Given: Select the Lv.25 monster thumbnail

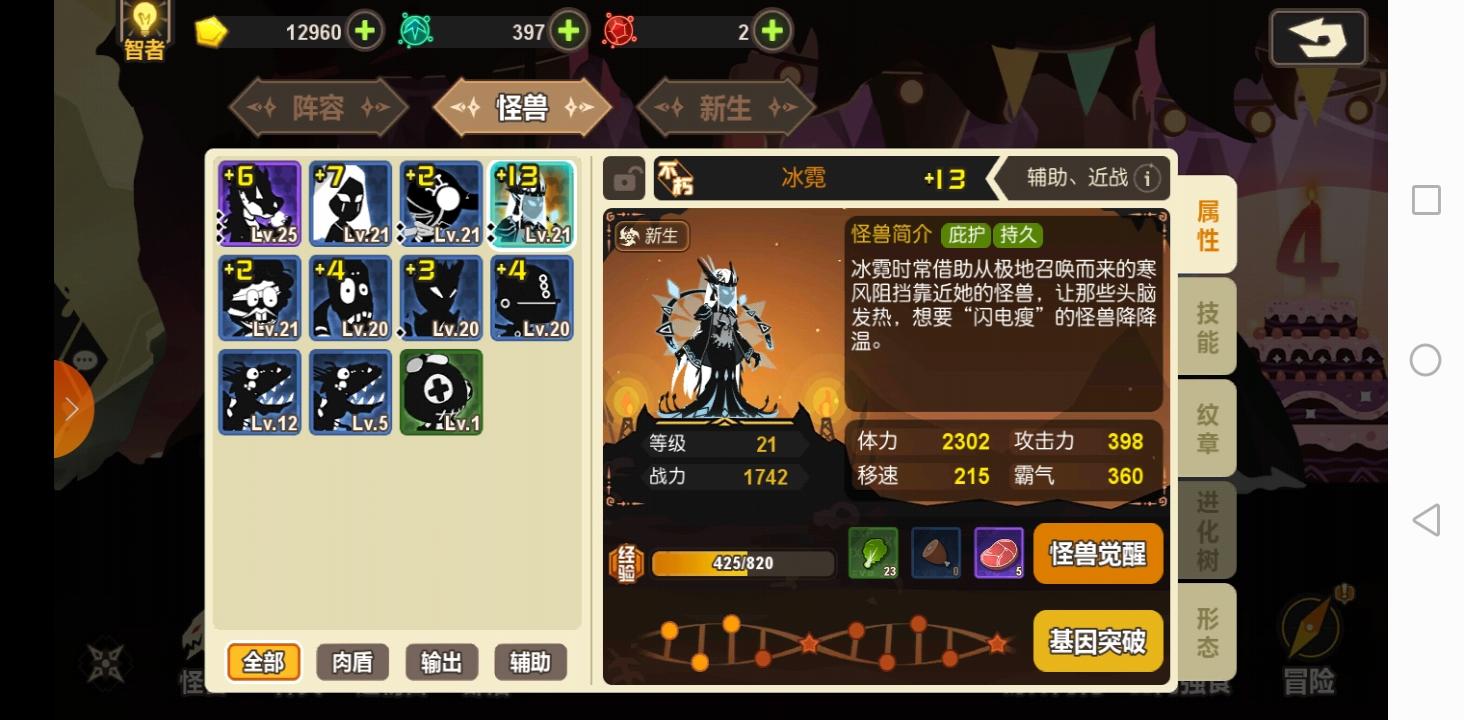Looking at the screenshot, I should (x=261, y=204).
